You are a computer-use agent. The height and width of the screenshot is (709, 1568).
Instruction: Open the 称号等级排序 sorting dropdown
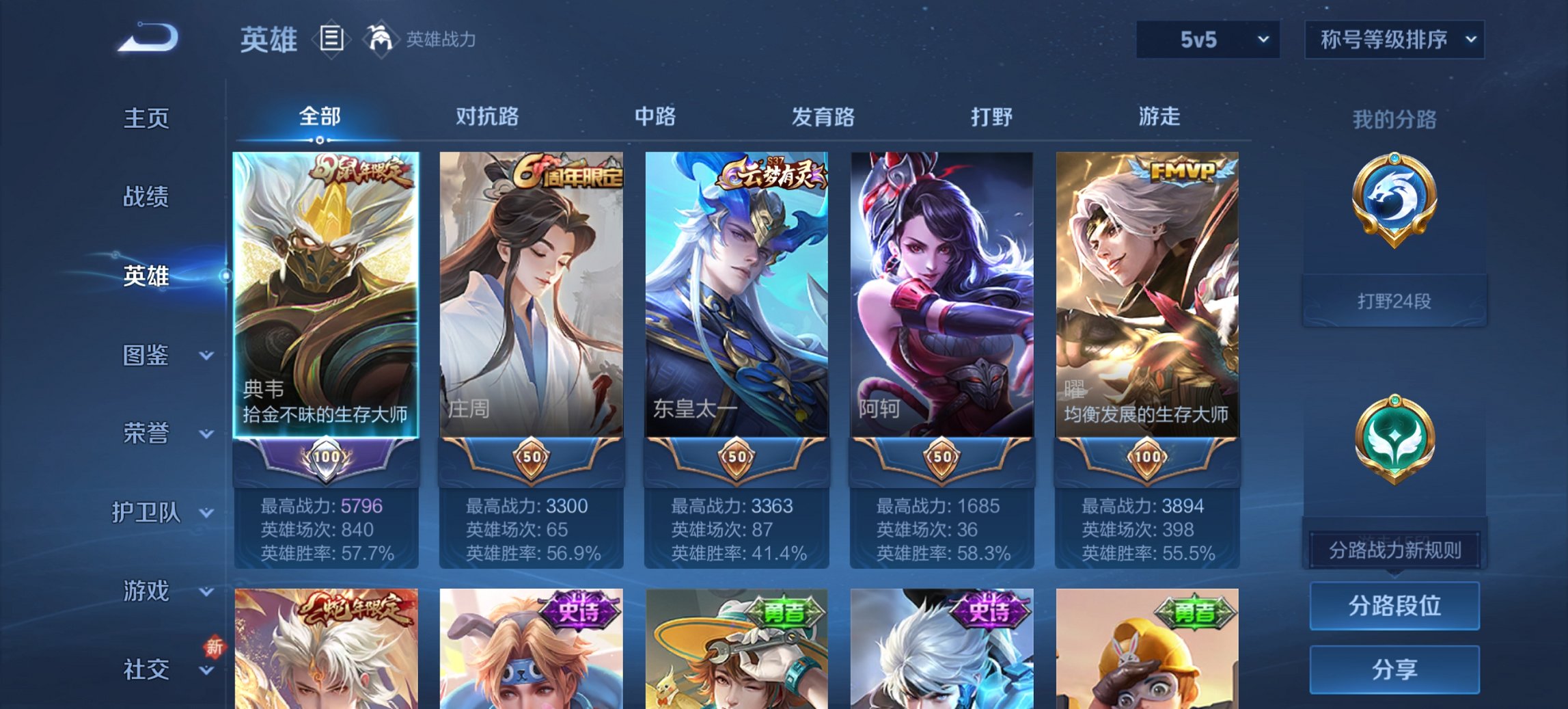coord(1395,40)
